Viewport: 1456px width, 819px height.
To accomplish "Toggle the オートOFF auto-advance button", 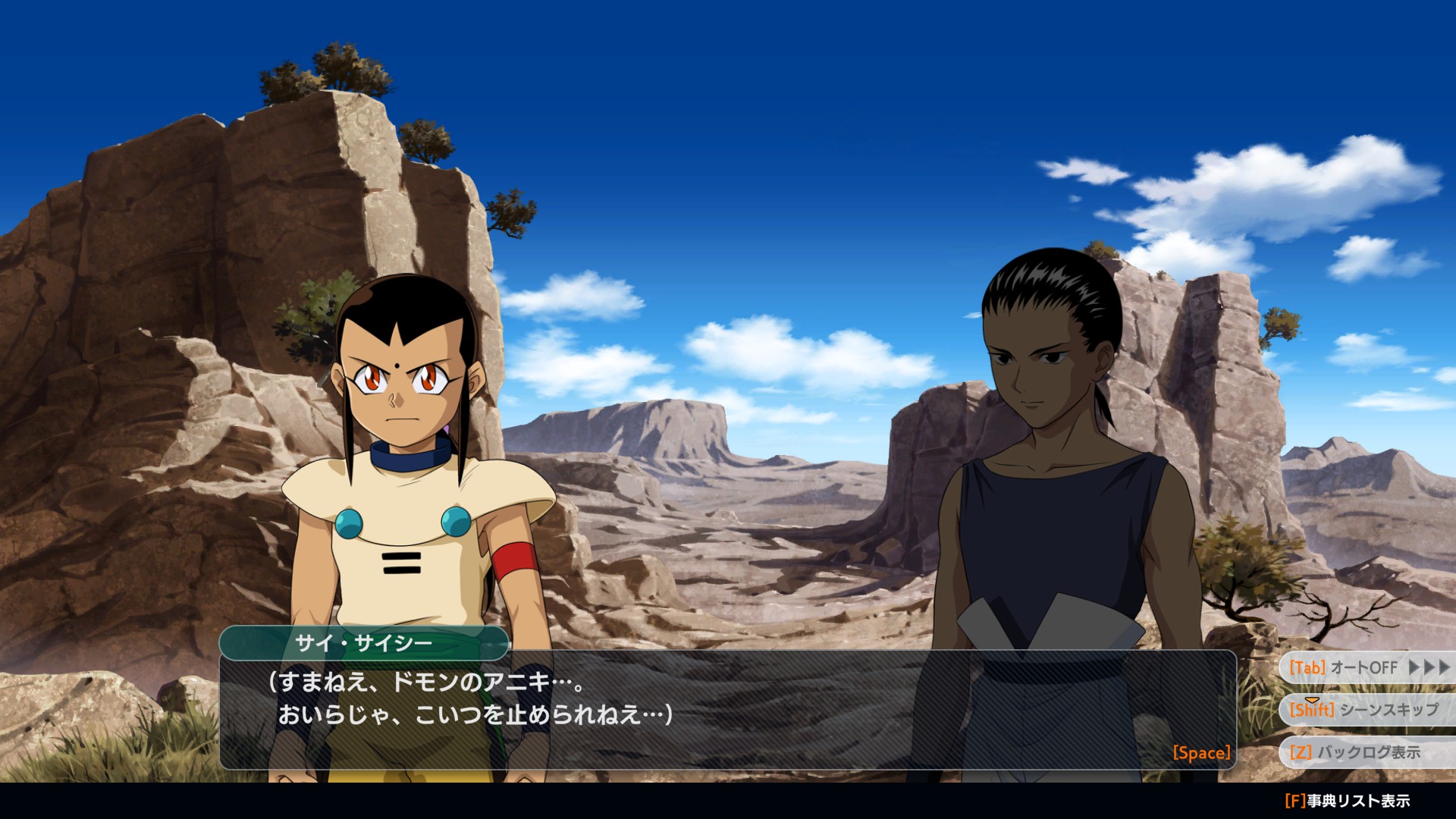I will click(1365, 667).
